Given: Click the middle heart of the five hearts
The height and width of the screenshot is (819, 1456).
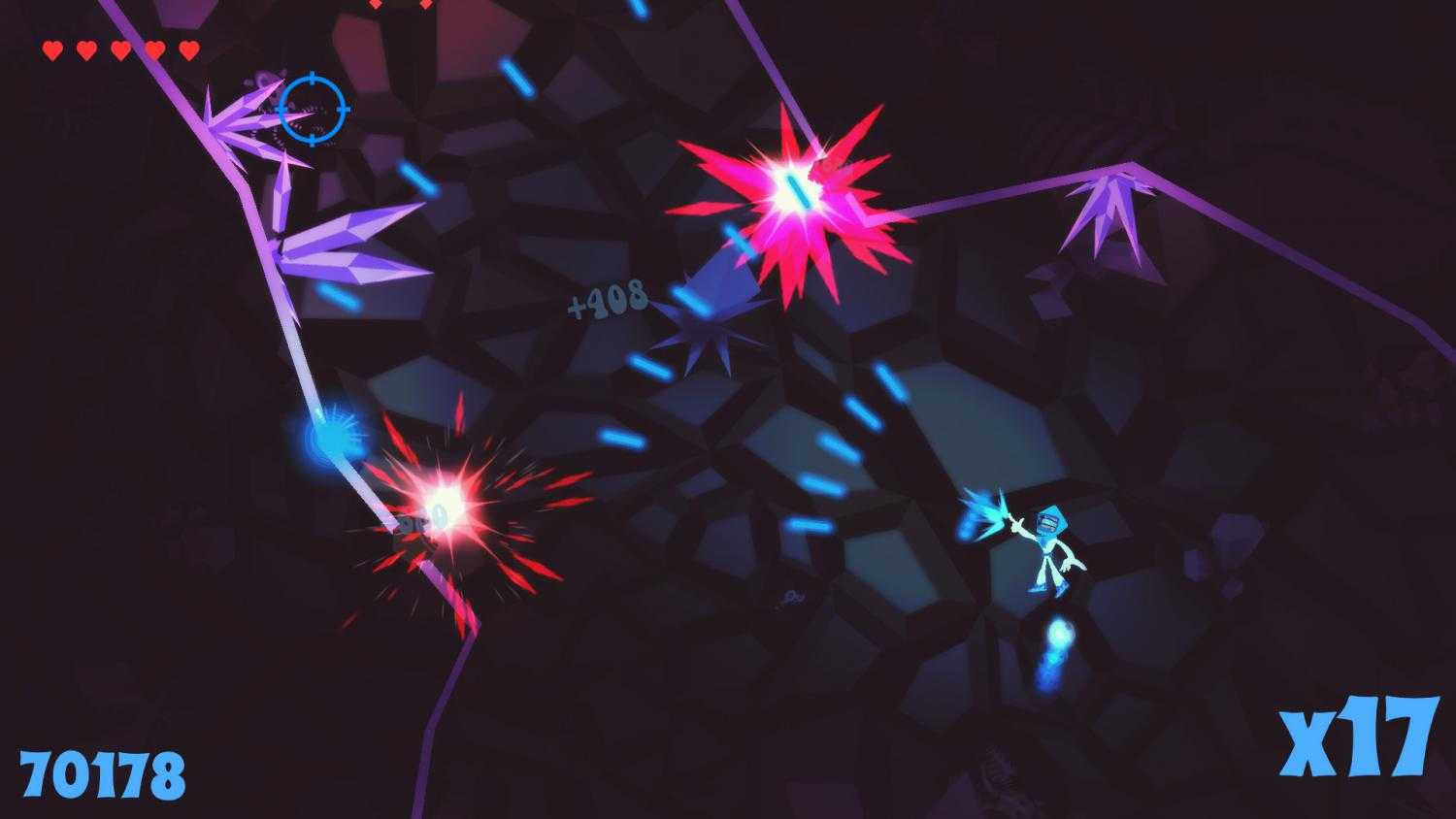Looking at the screenshot, I should coord(120,47).
